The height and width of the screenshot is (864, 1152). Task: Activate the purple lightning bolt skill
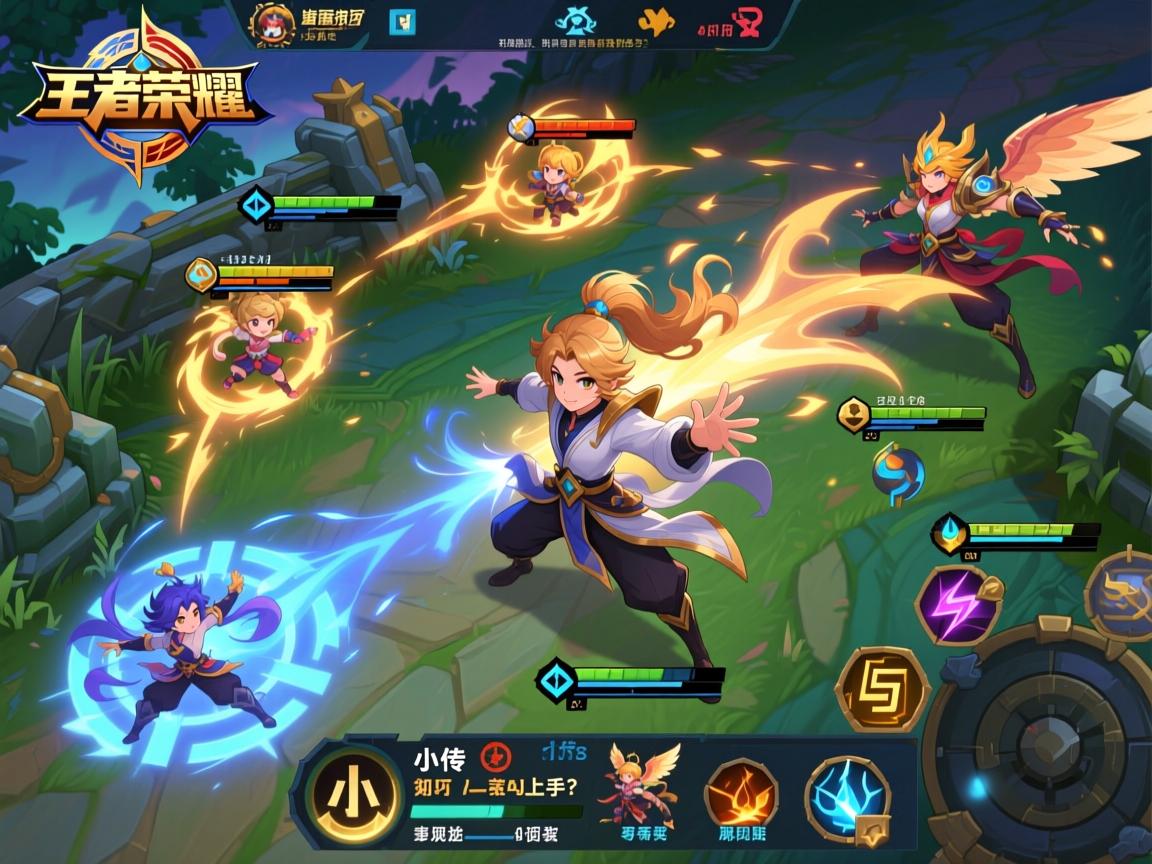(958, 604)
